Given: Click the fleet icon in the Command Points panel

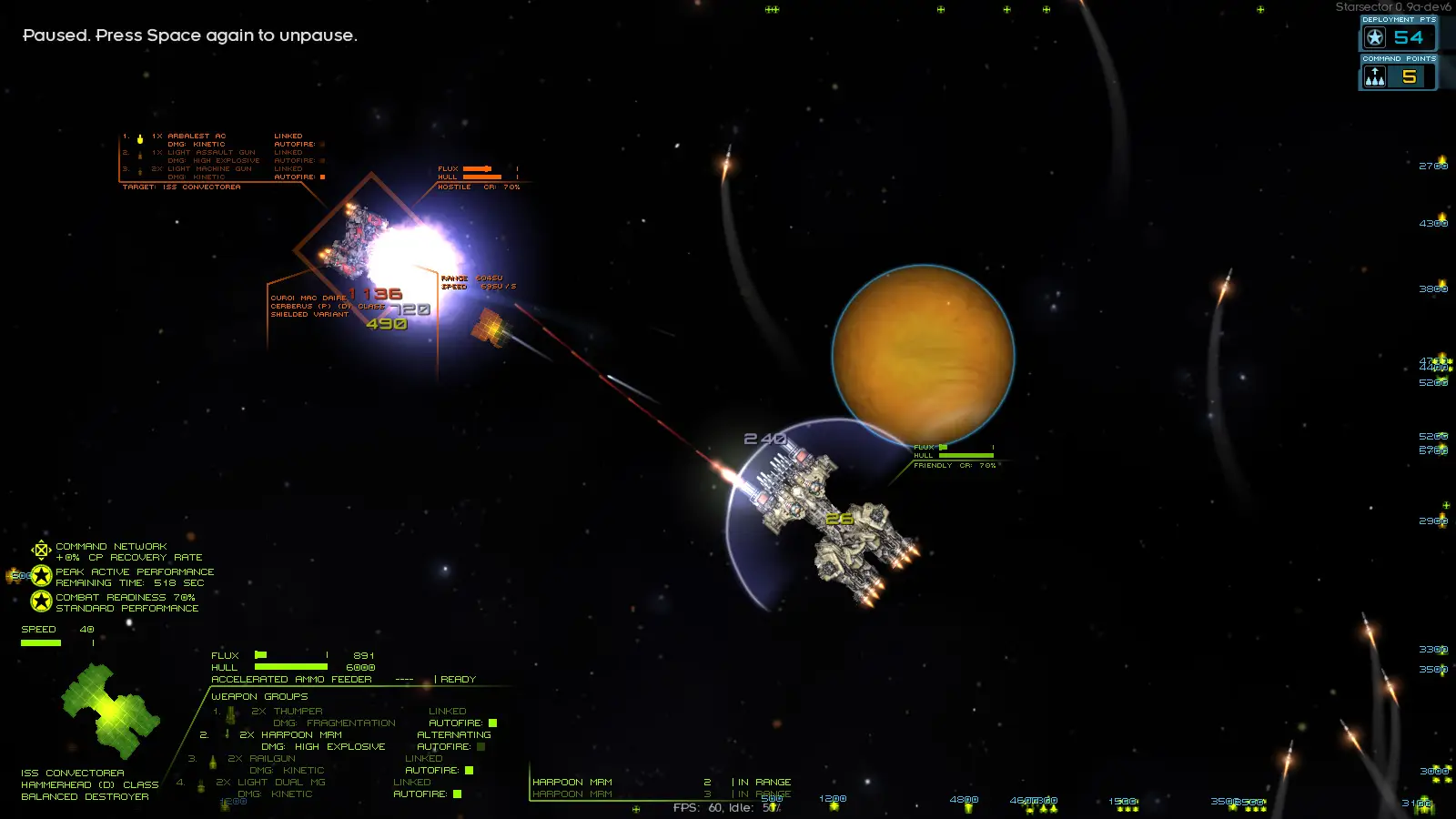Looking at the screenshot, I should pyautogui.click(x=1373, y=76).
